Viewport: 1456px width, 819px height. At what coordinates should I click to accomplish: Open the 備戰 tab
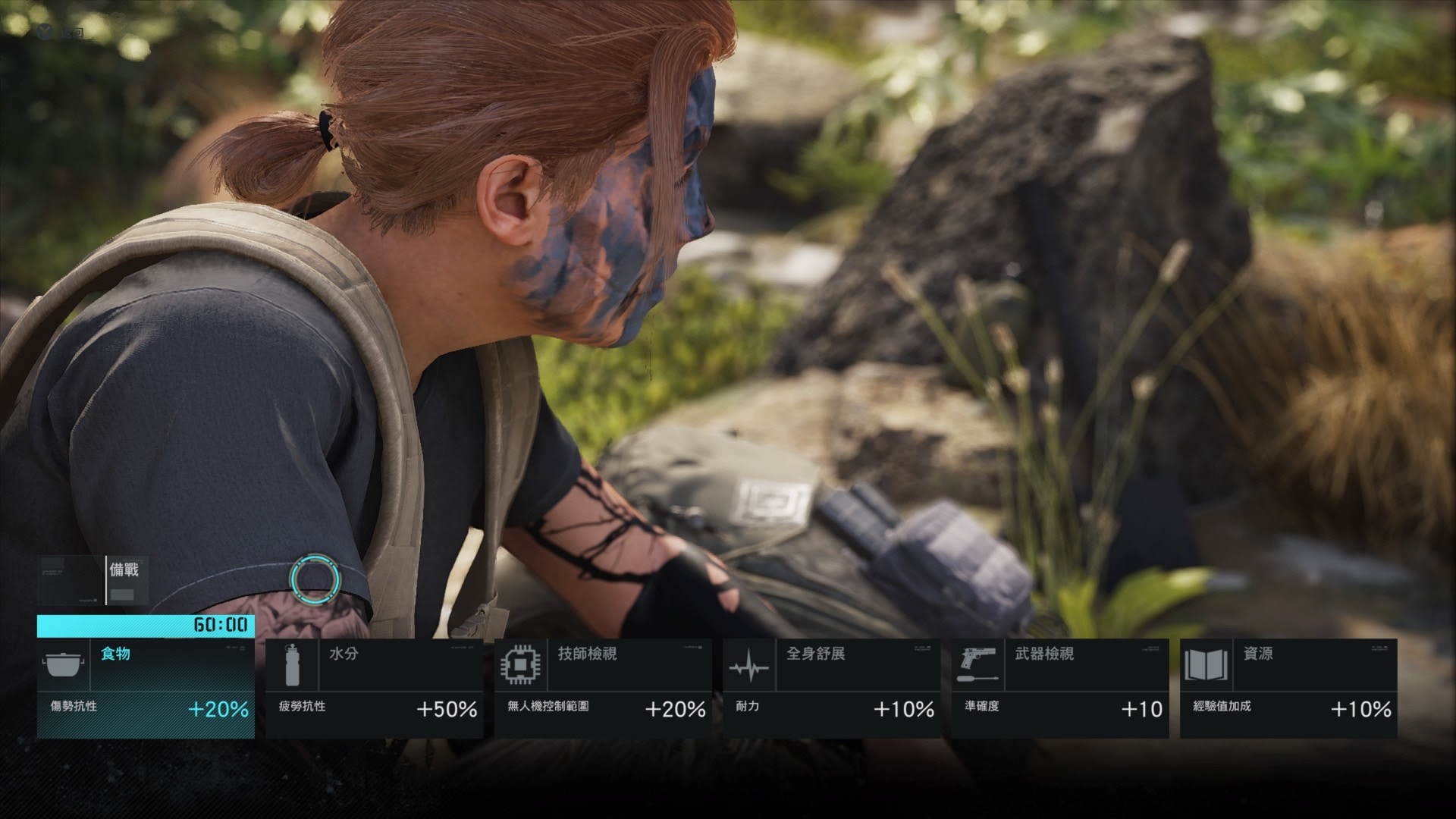[125, 580]
